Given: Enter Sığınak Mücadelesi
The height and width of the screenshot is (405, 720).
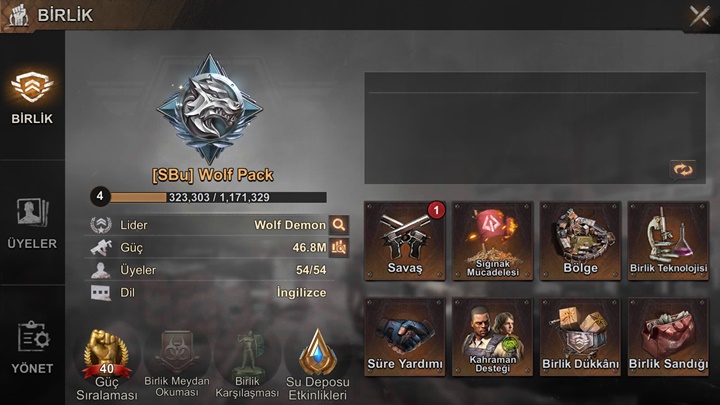Looking at the screenshot, I should click(492, 241).
